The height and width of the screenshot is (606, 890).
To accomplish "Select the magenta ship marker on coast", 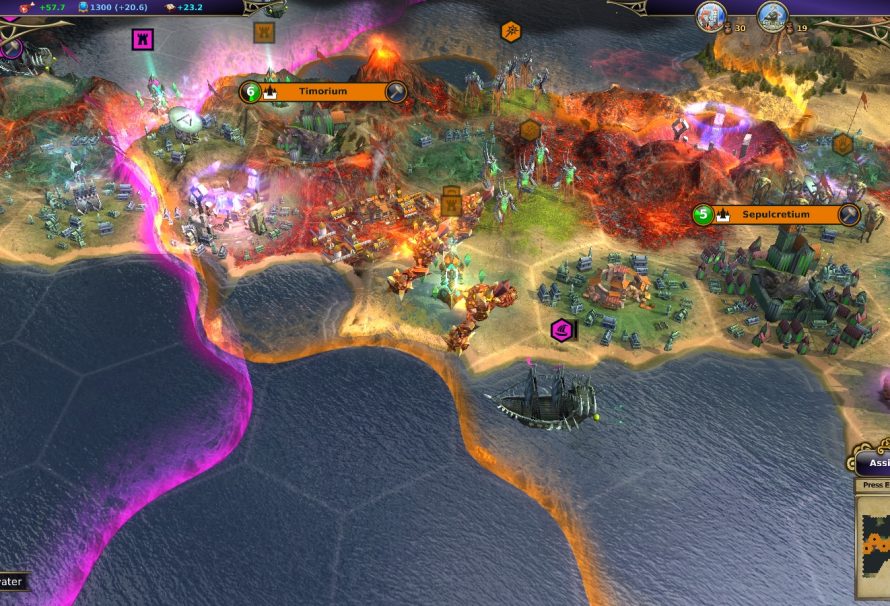I will [x=563, y=329].
